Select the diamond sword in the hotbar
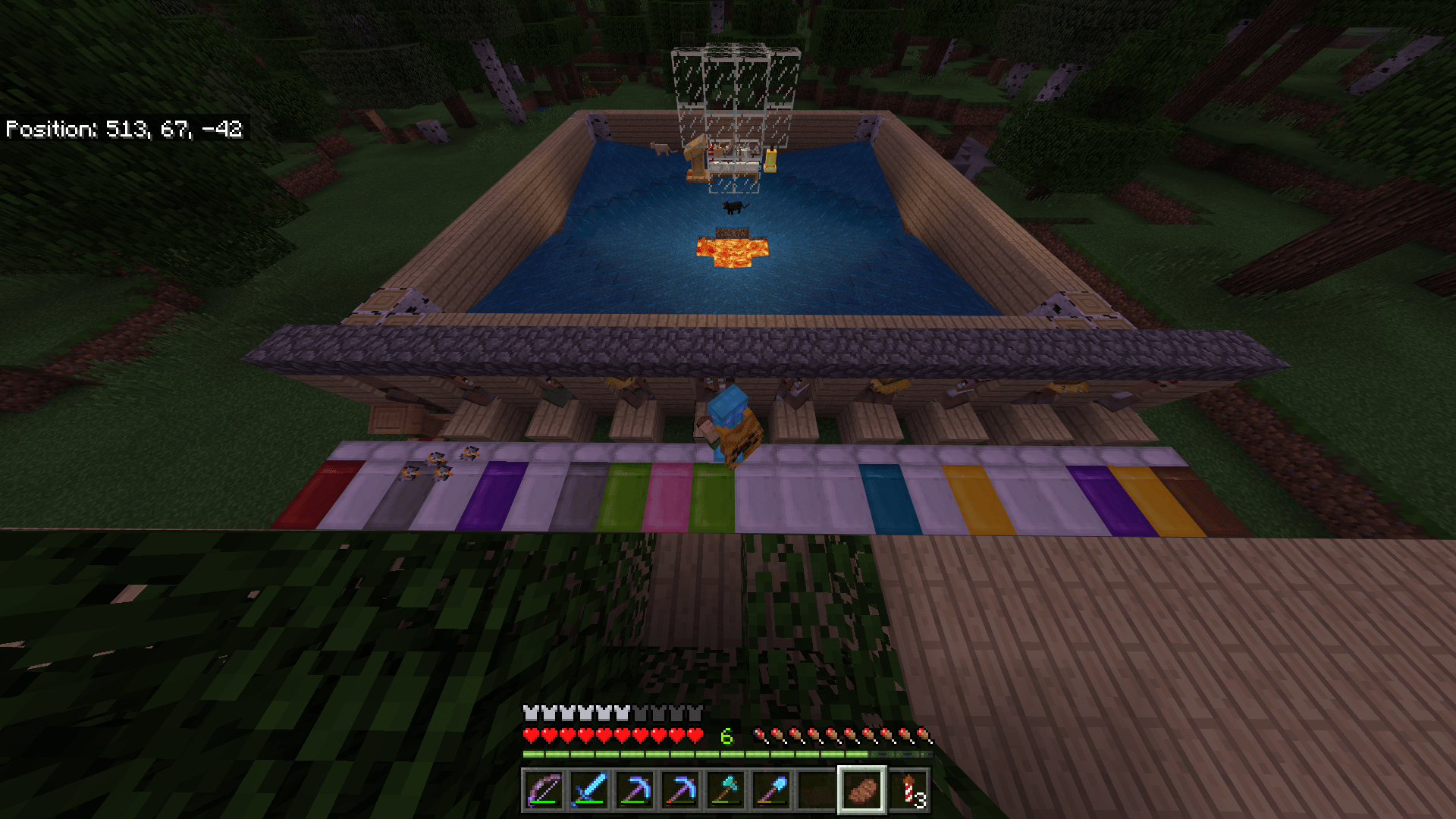 click(588, 791)
